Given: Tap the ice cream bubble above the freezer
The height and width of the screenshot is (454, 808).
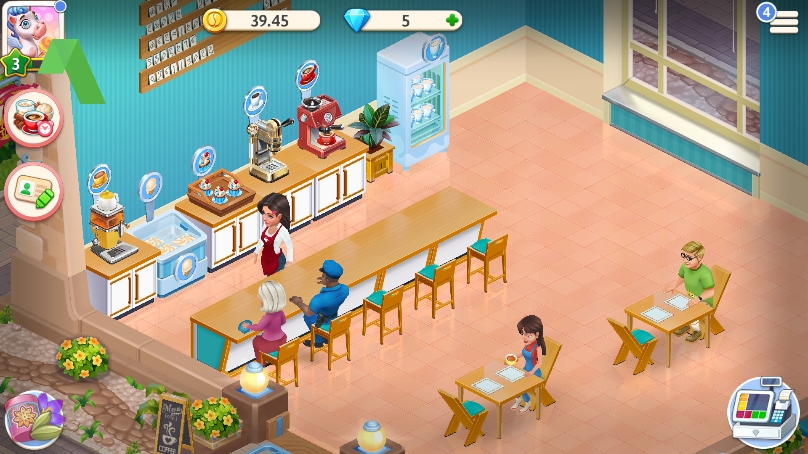Looking at the screenshot, I should click(x=150, y=186).
